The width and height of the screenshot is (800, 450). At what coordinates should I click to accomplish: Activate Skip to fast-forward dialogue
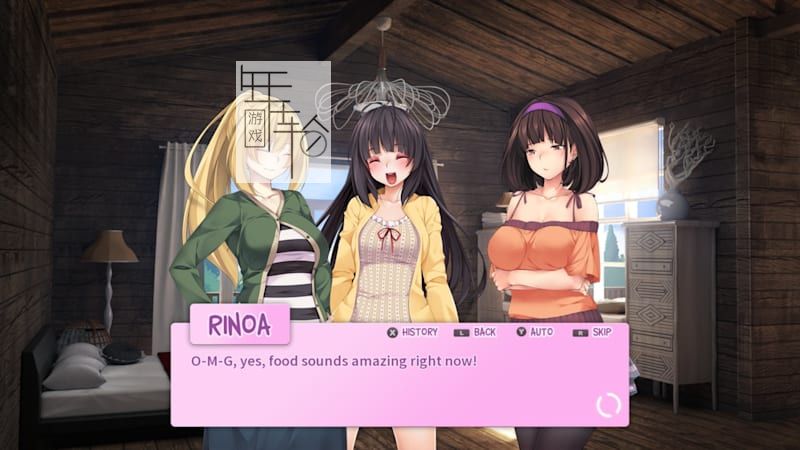coord(593,332)
